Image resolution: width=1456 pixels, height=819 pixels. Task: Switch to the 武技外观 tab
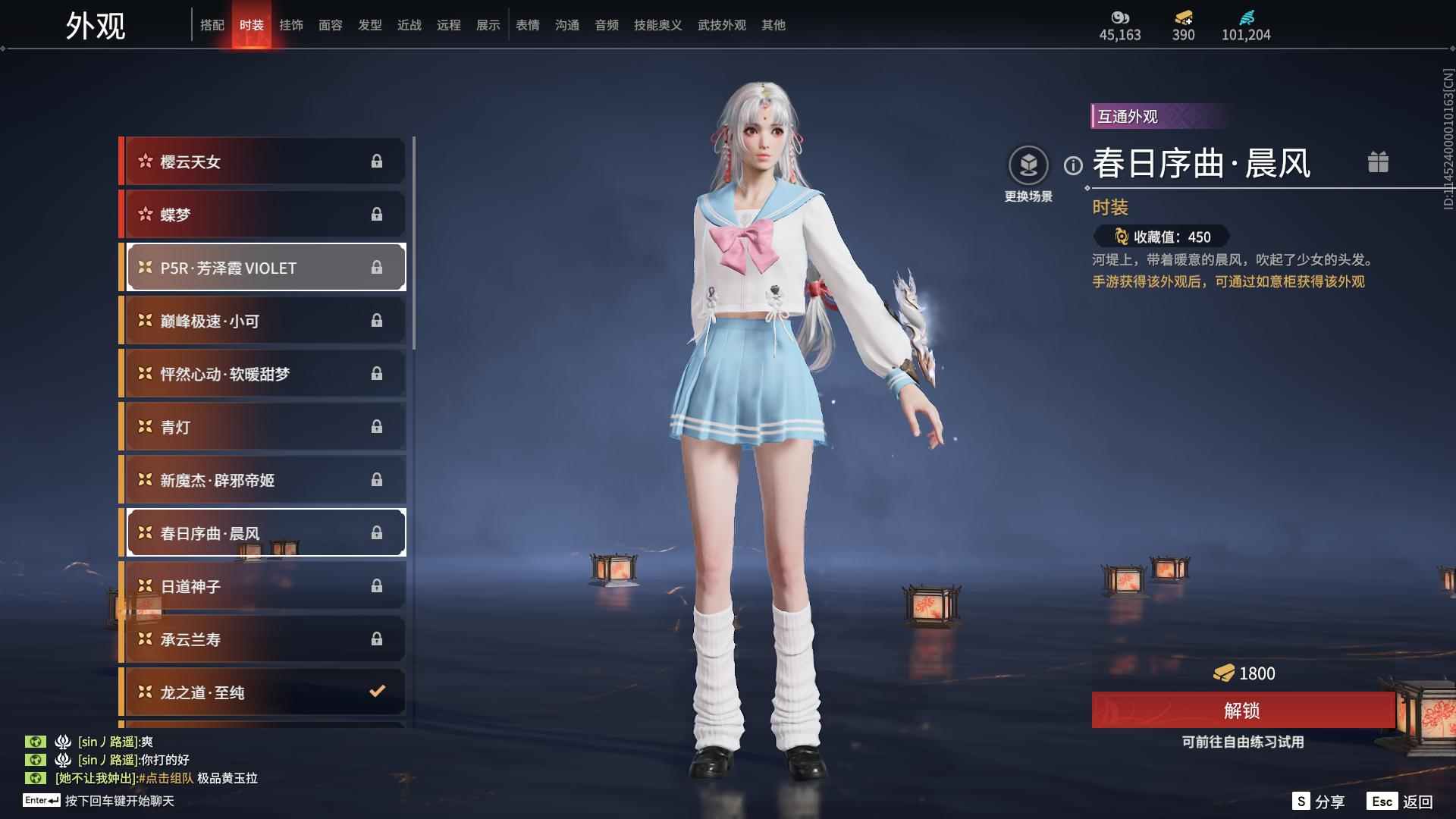coord(720,24)
